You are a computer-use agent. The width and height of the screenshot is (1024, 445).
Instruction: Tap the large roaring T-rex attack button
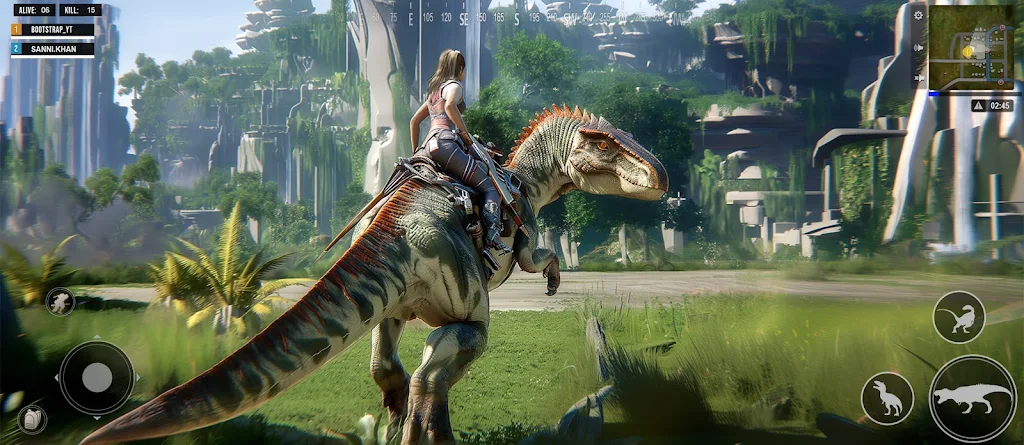point(972,398)
